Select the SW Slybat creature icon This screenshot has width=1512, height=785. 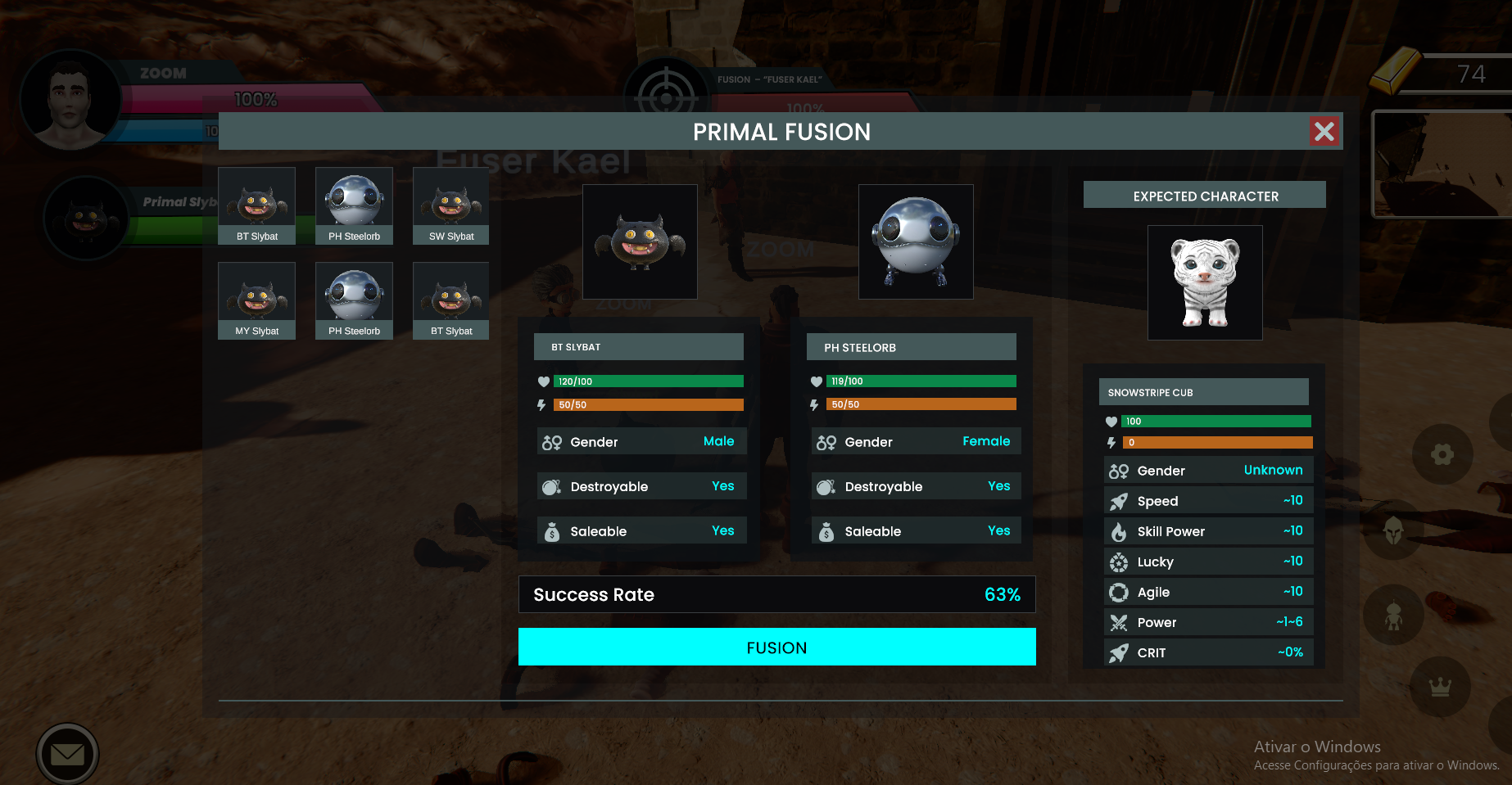[450, 205]
